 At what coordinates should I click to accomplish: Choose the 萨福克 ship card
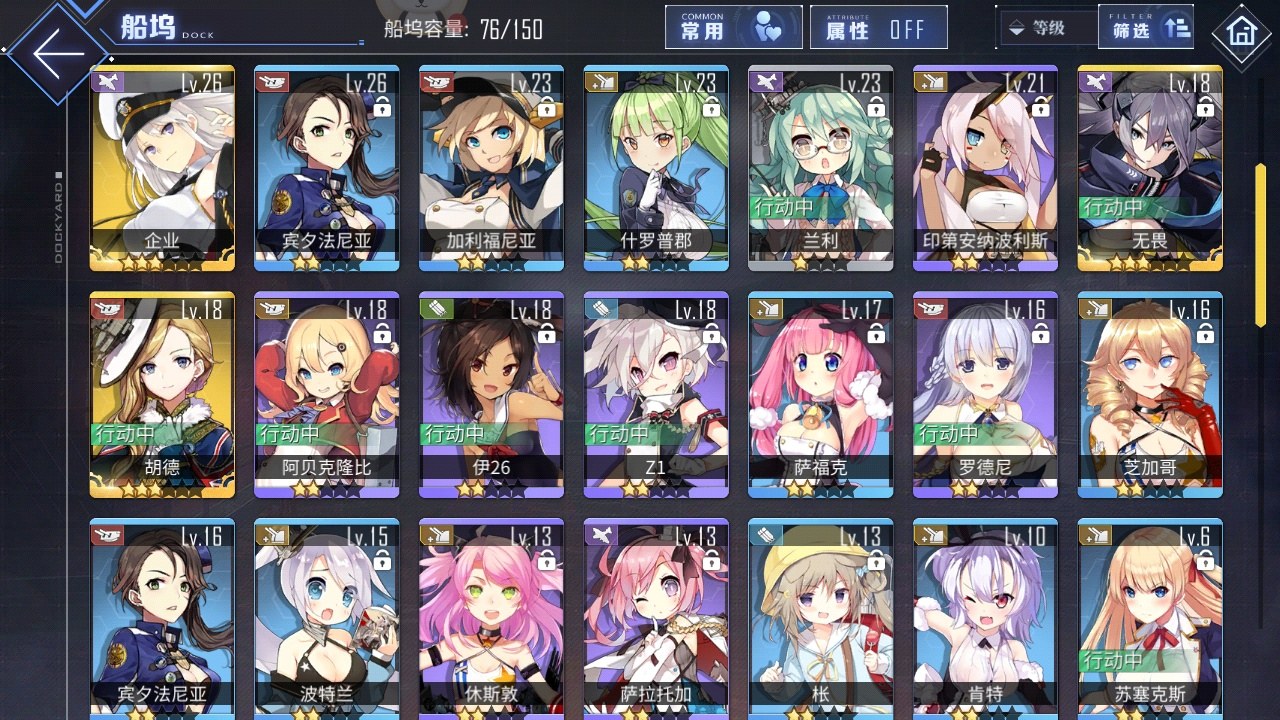(x=820, y=394)
